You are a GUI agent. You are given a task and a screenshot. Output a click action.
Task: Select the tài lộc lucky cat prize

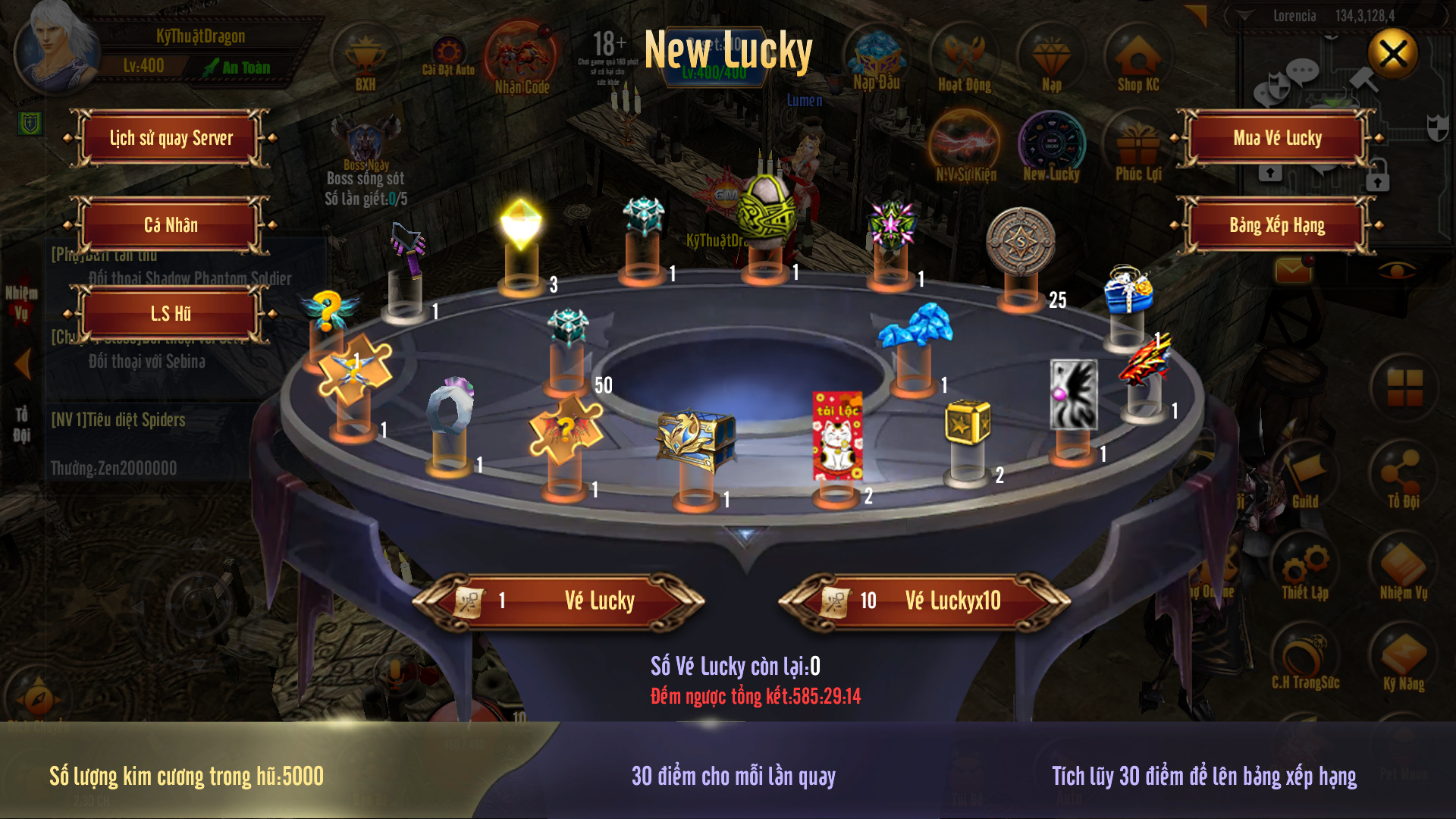837,436
